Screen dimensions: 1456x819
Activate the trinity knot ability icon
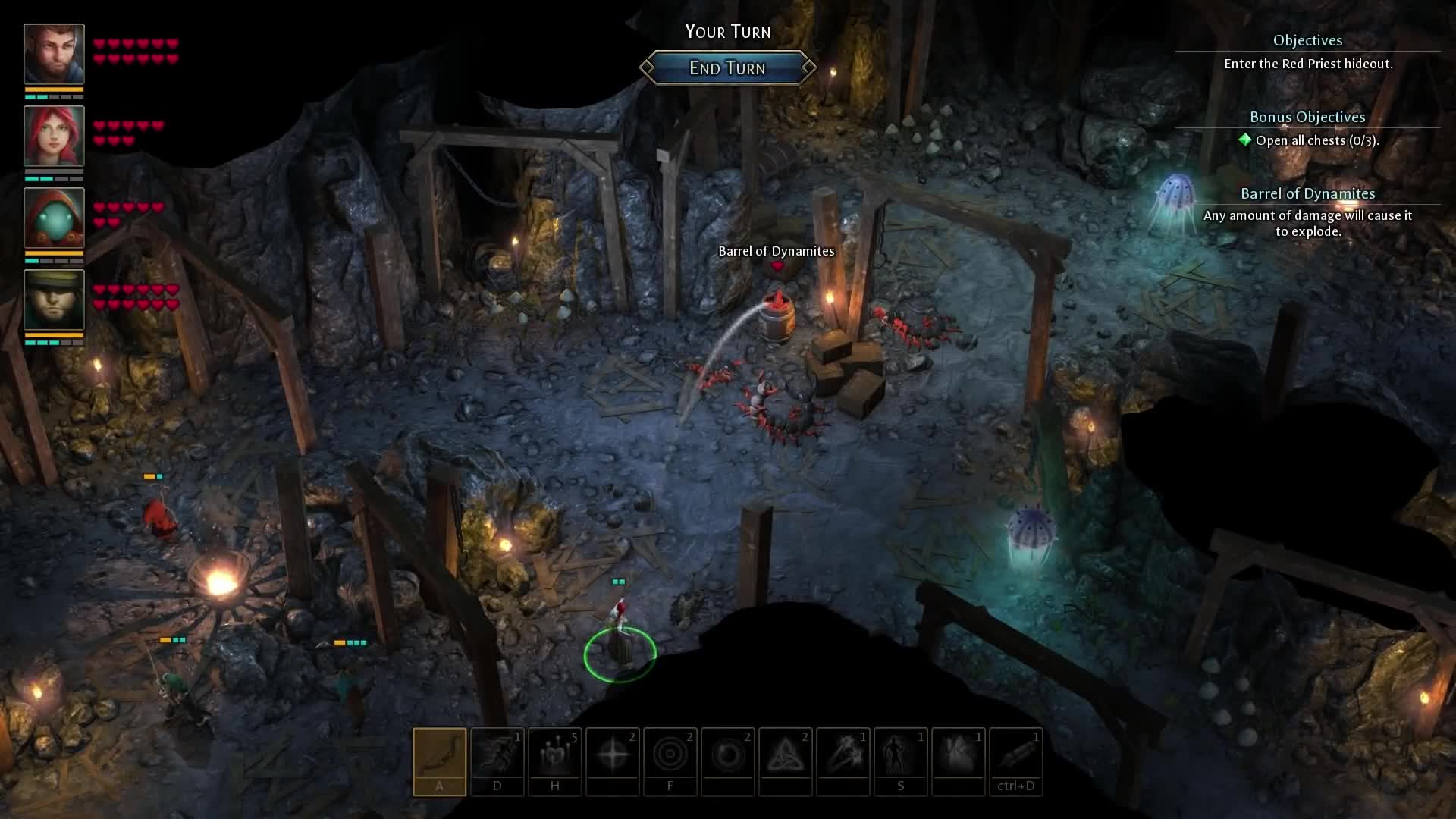(x=786, y=758)
